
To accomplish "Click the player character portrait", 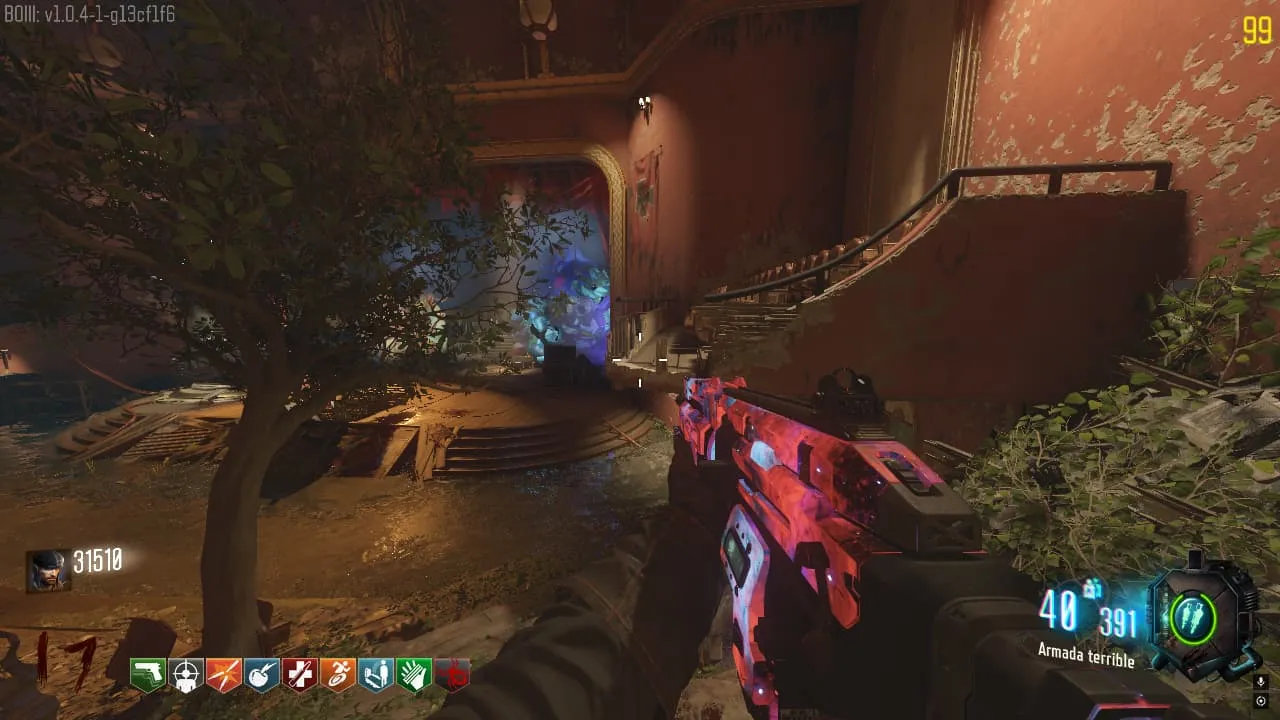I will 48,571.
